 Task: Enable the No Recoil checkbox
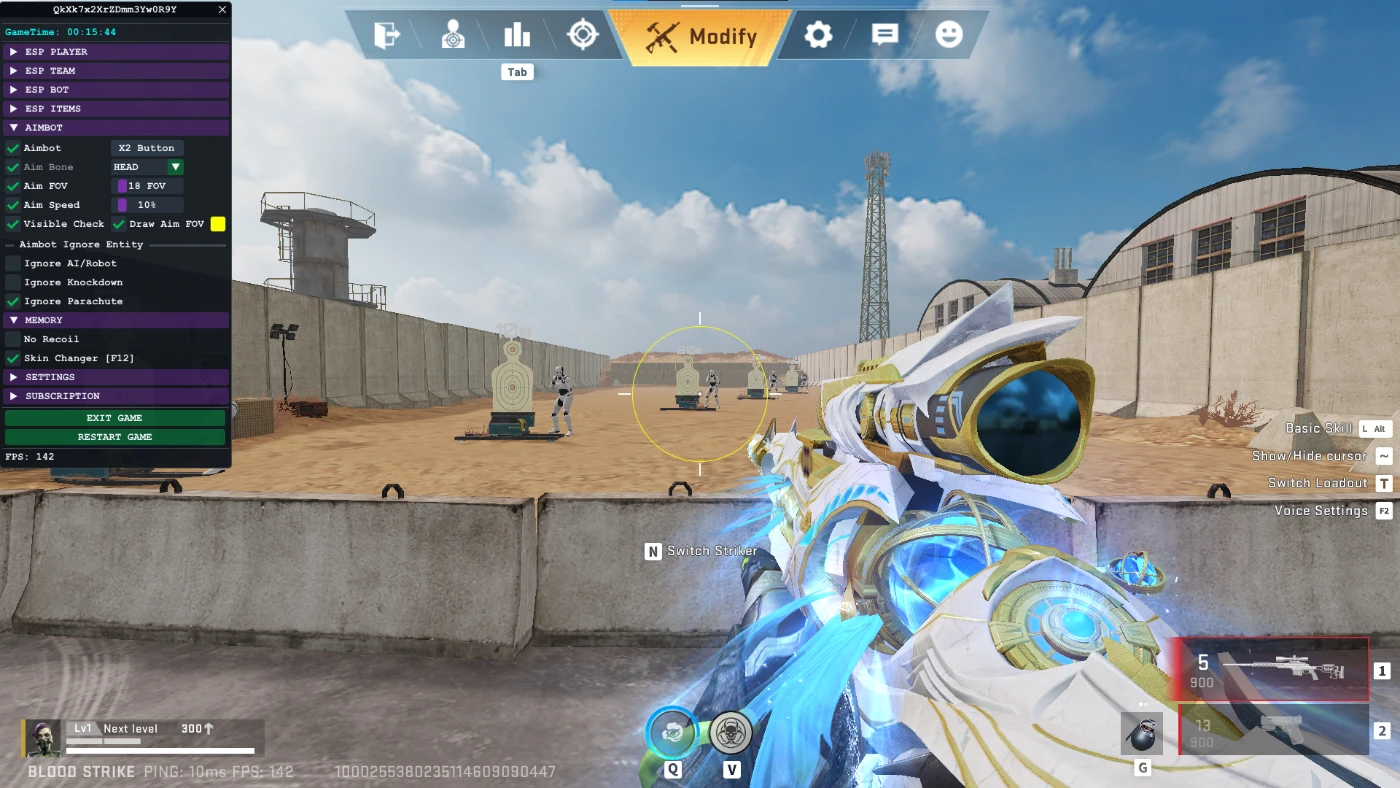(x=11, y=339)
